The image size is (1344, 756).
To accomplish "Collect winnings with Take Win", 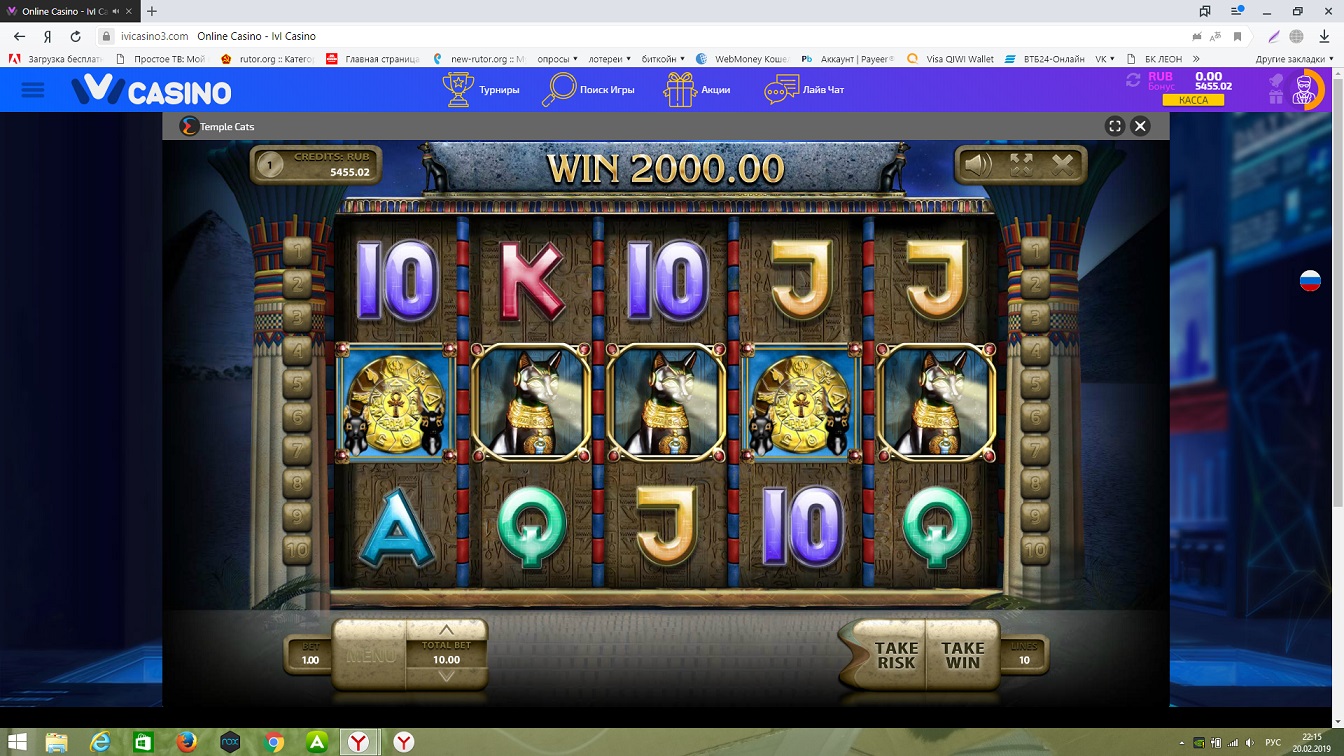I will pos(962,655).
